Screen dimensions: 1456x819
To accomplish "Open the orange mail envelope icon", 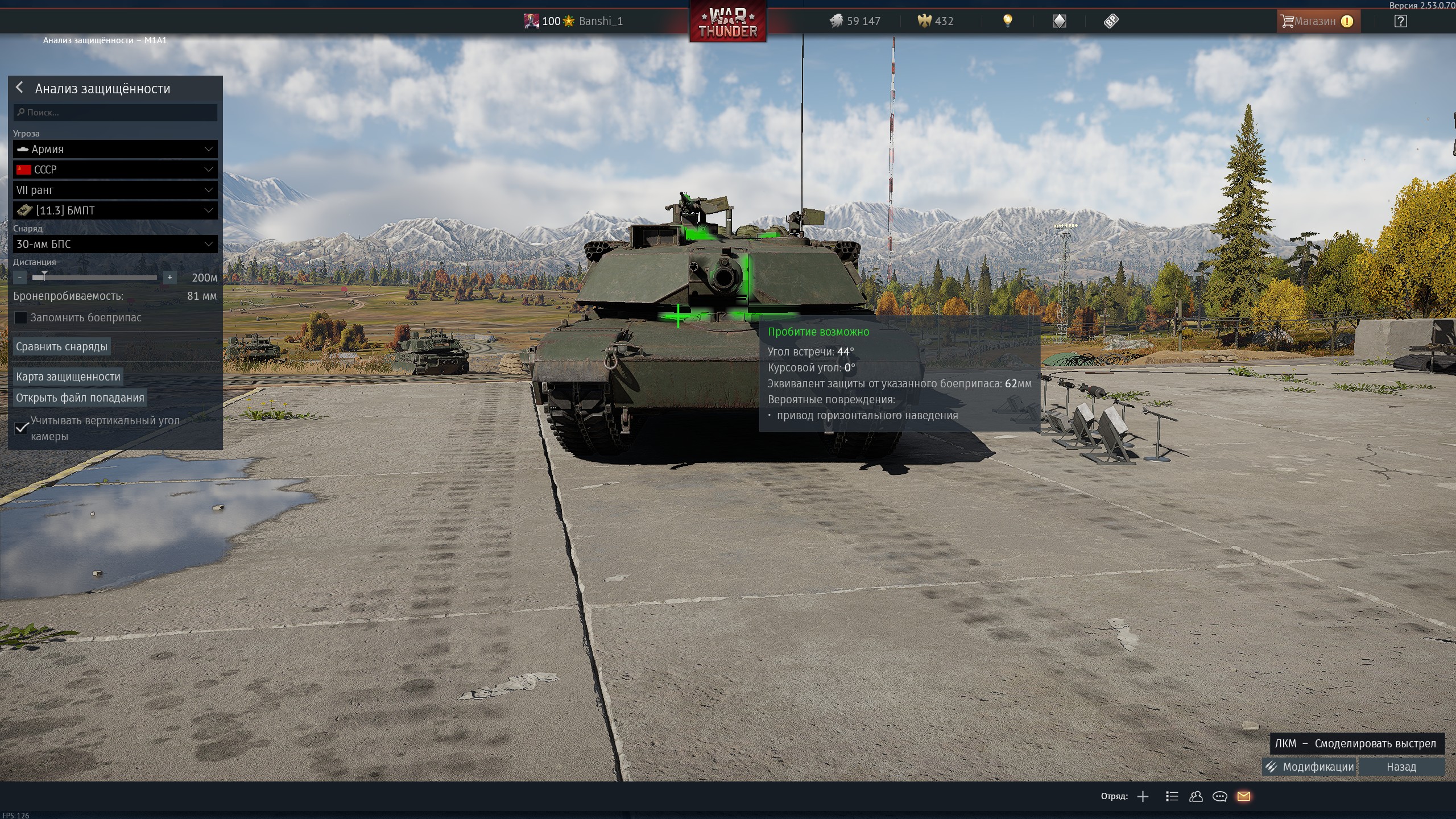I will click(x=1244, y=796).
